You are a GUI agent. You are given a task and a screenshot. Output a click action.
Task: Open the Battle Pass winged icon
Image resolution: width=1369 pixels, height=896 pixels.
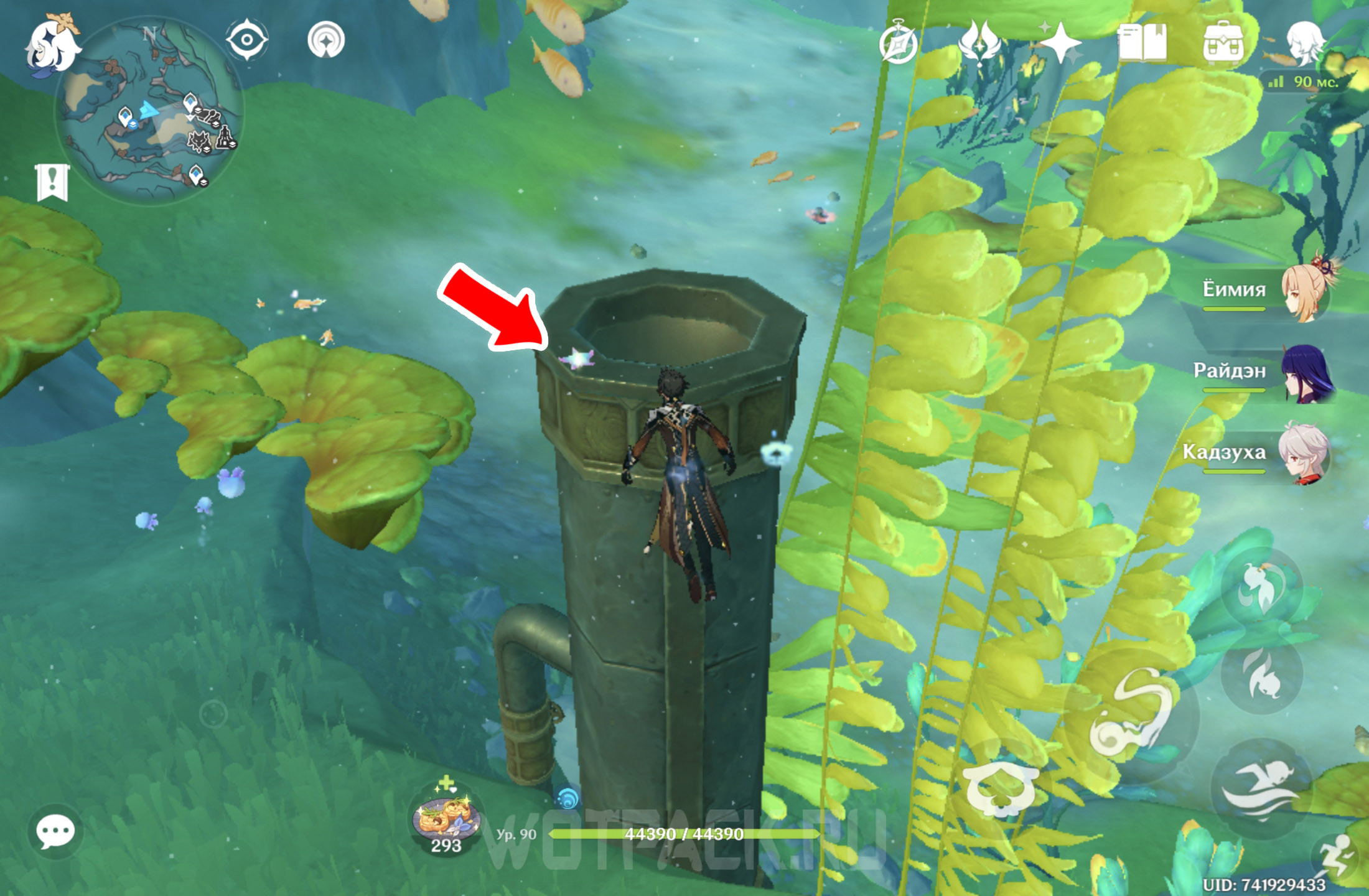click(979, 42)
